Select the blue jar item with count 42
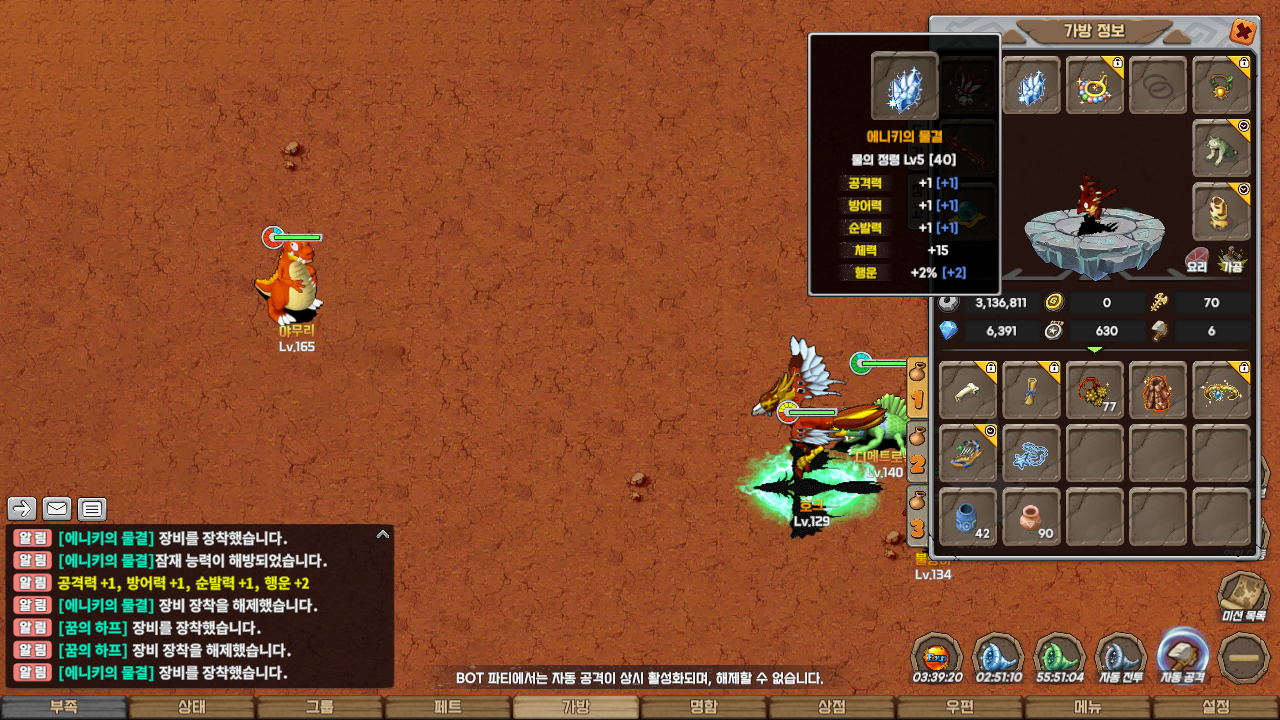 [968, 517]
